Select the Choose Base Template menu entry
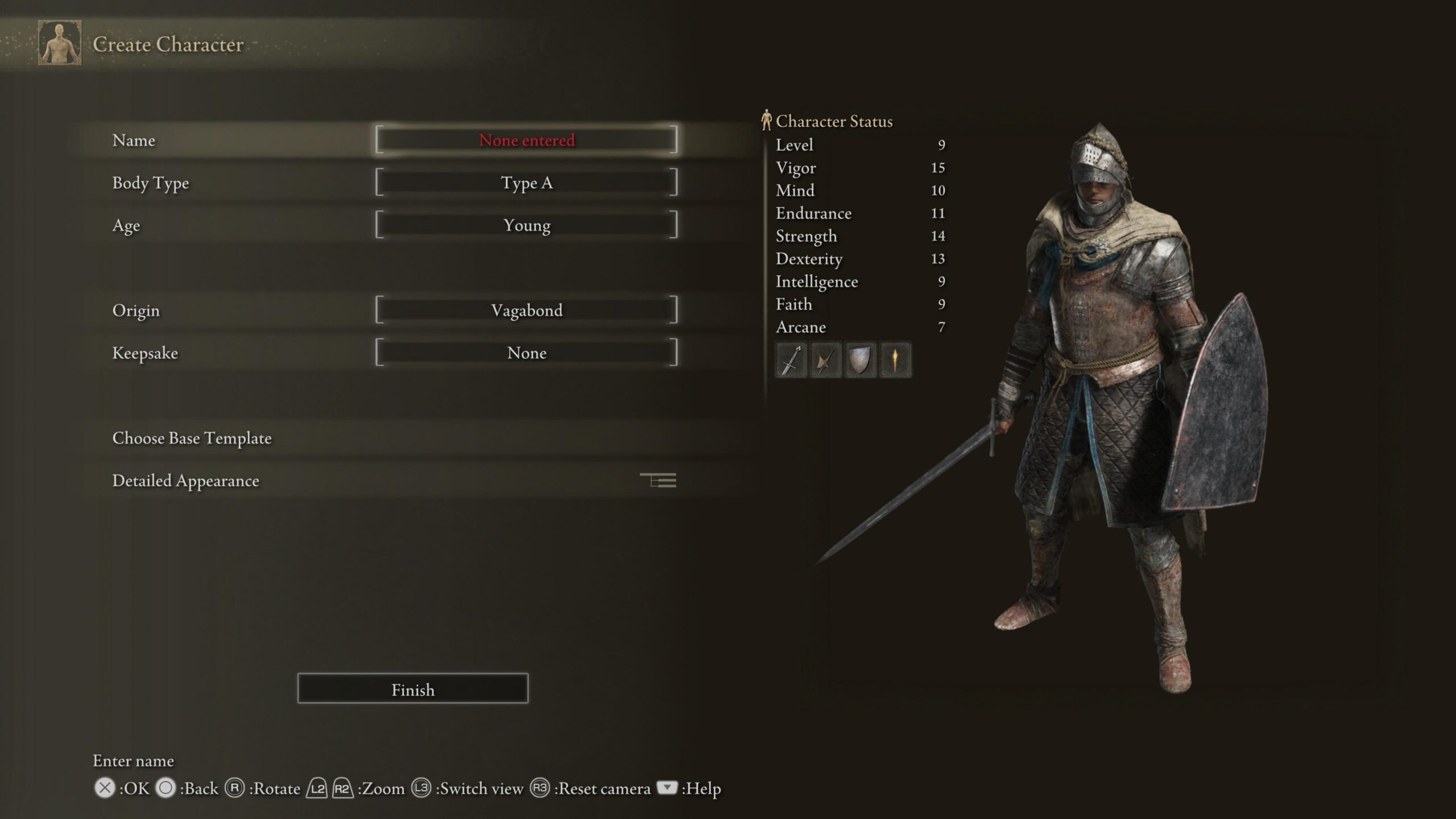This screenshot has width=1456, height=819. pos(192,439)
